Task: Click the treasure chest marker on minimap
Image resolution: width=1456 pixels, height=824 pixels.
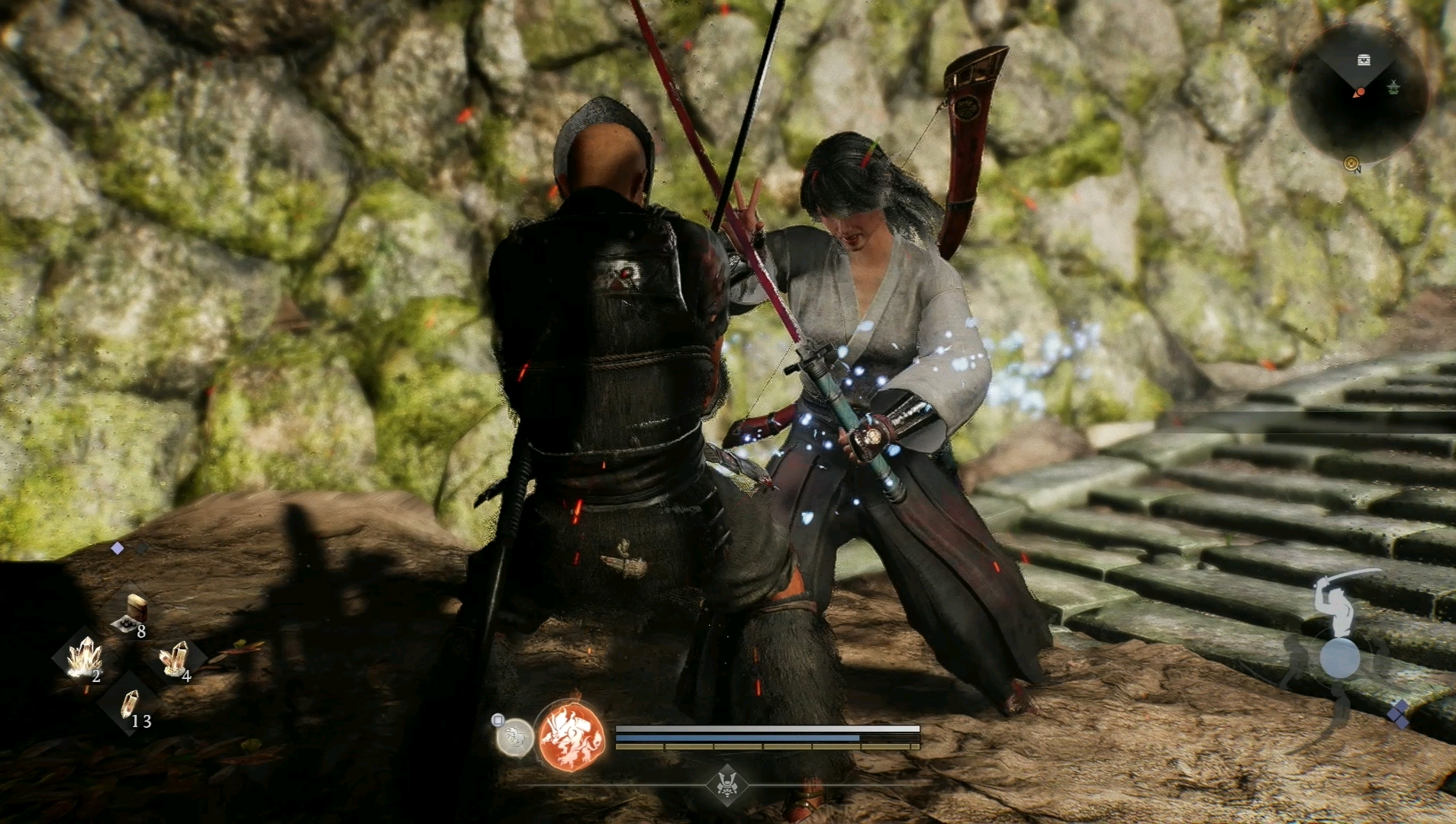Action: (x=1364, y=60)
